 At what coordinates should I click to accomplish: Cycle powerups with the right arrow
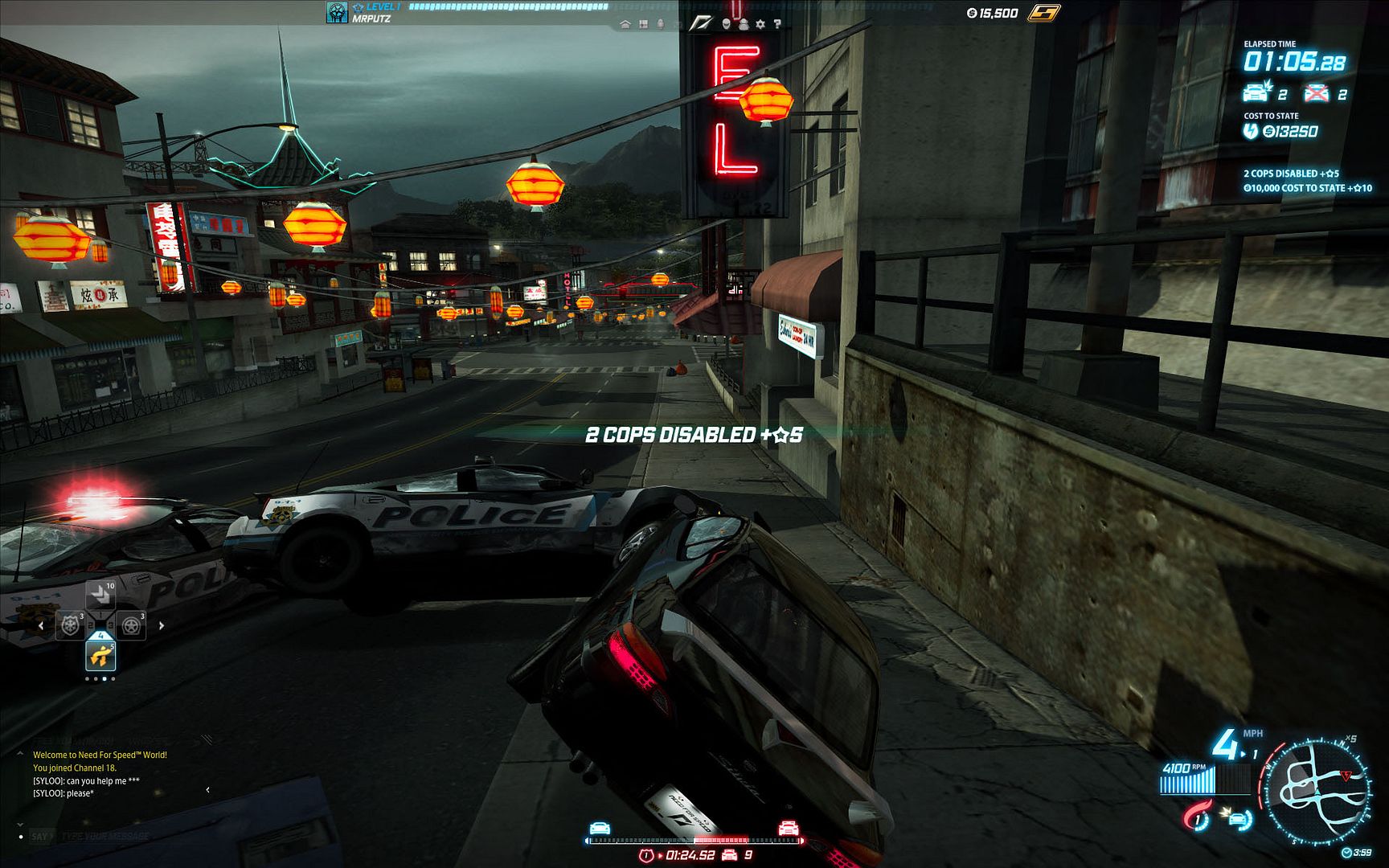[x=161, y=625]
